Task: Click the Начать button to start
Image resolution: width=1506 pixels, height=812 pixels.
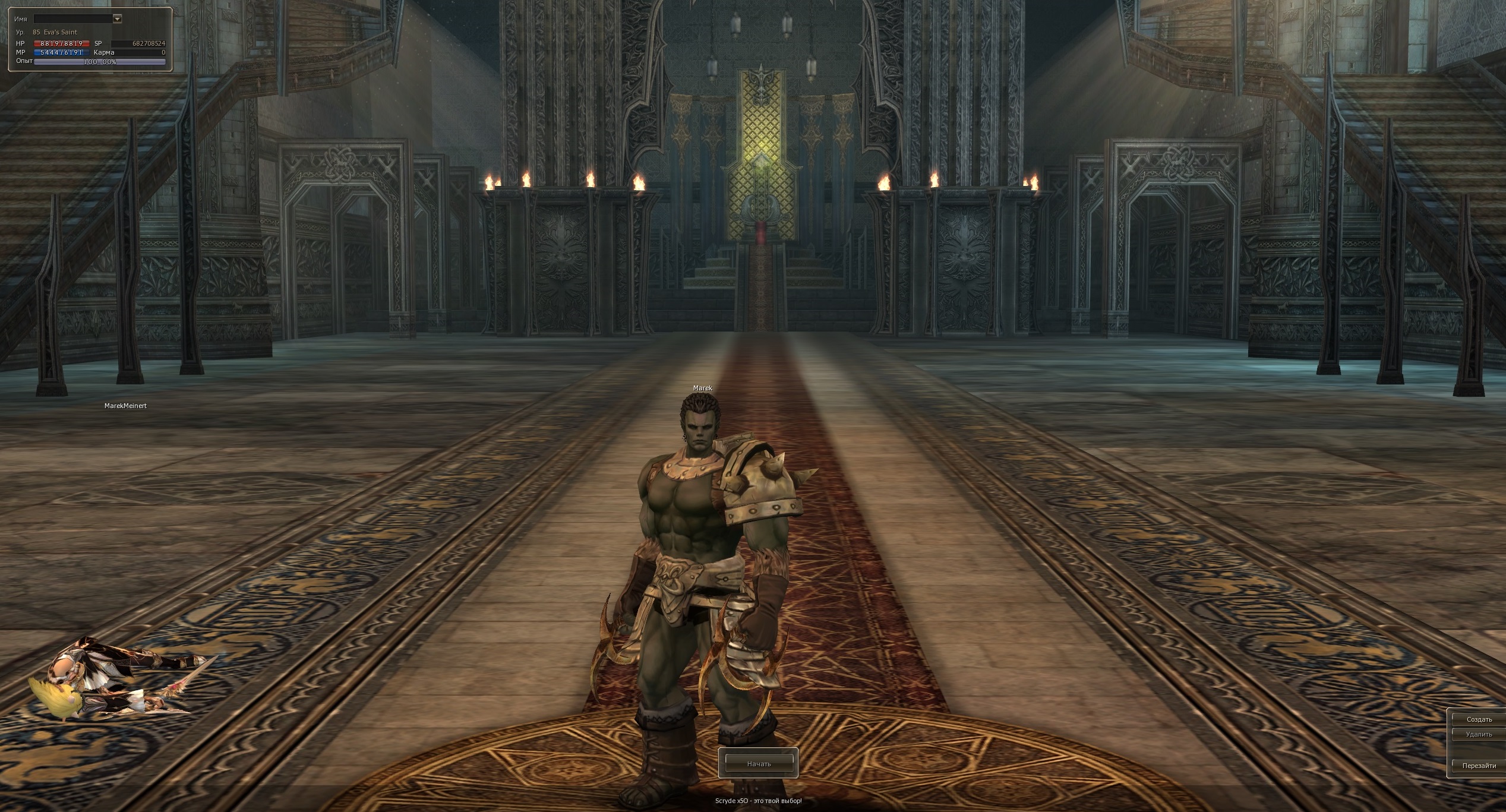Action: pos(758,763)
